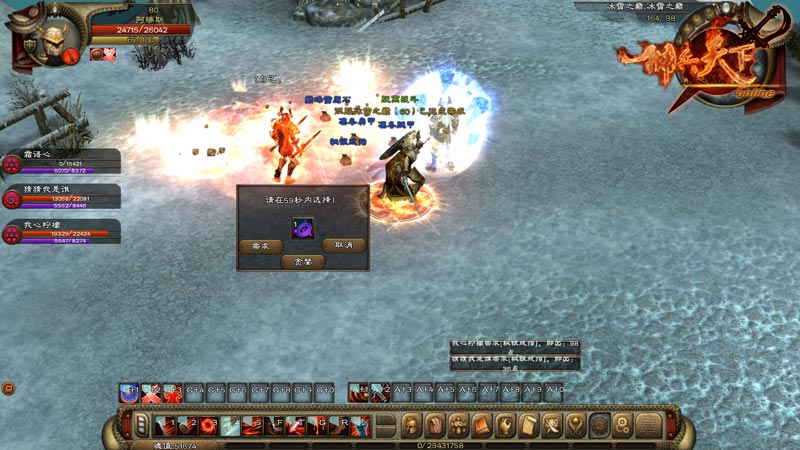This screenshot has width=800, height=450.
Task: Open the orange book icon menu
Action: point(481,425)
